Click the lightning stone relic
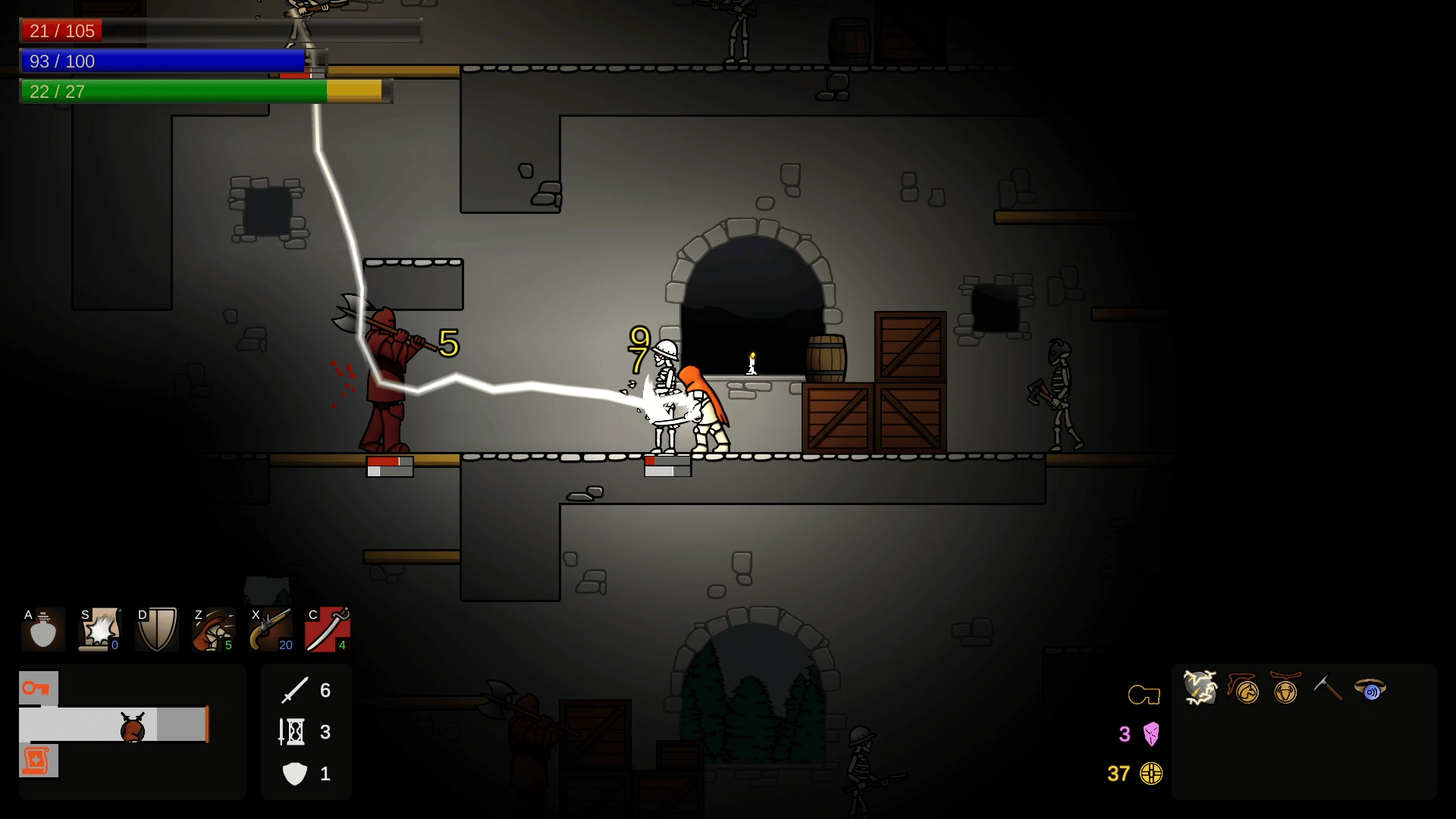1456x819 pixels. (1200, 689)
